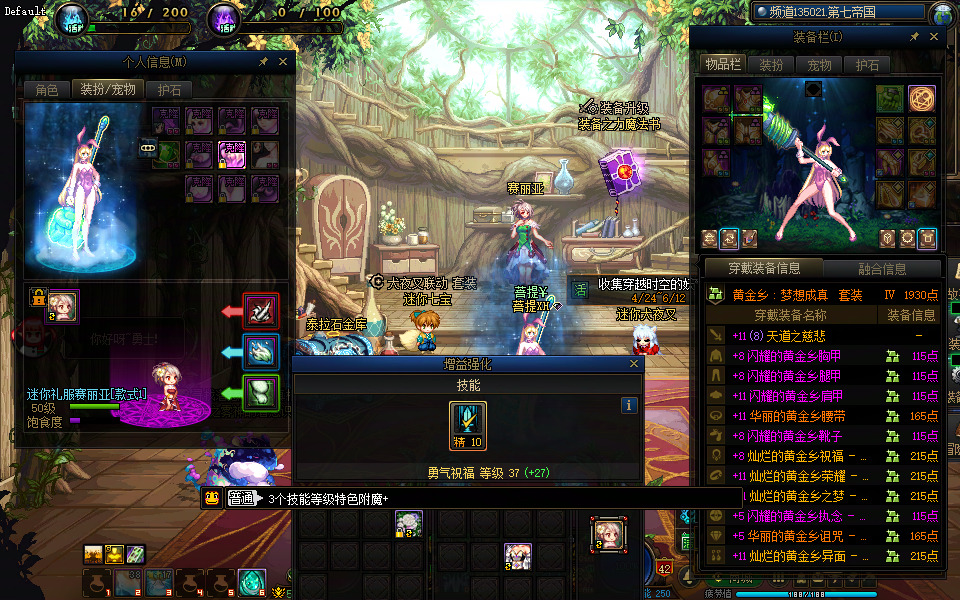
Task: Click the info button in 增益强化 window
Action: point(629,405)
